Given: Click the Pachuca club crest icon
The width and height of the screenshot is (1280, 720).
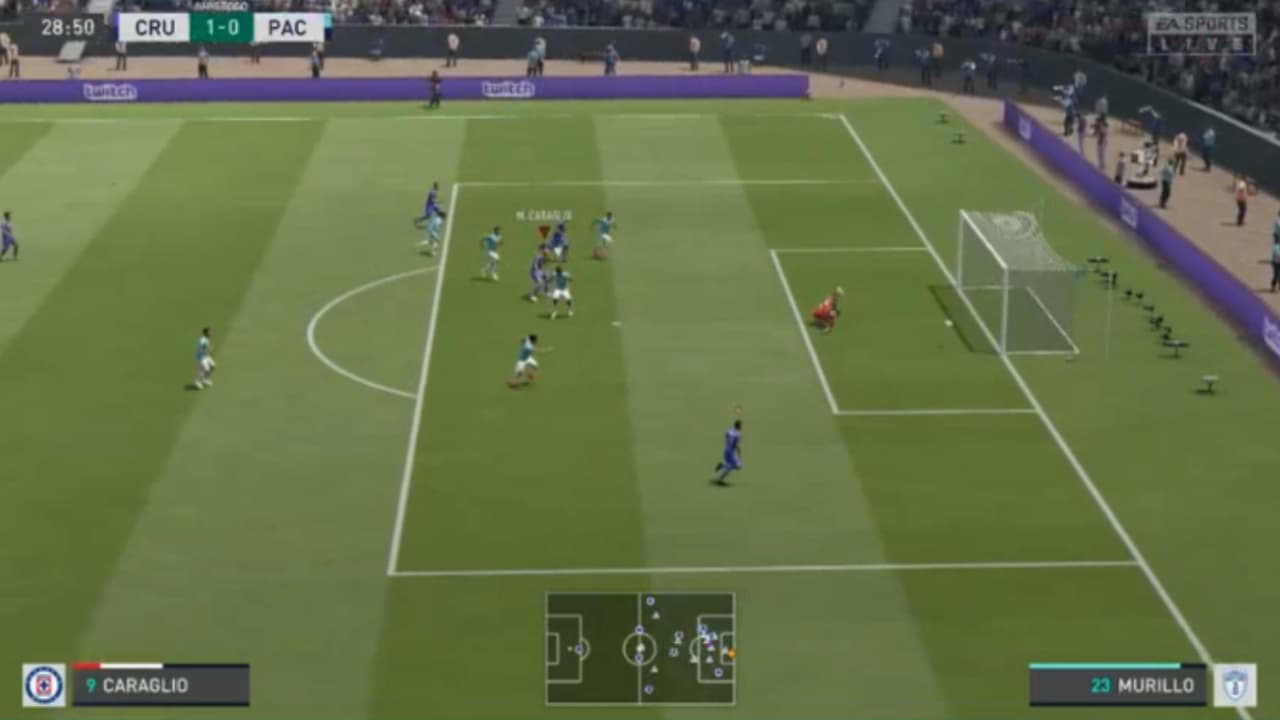Looking at the screenshot, I should [x=1237, y=686].
